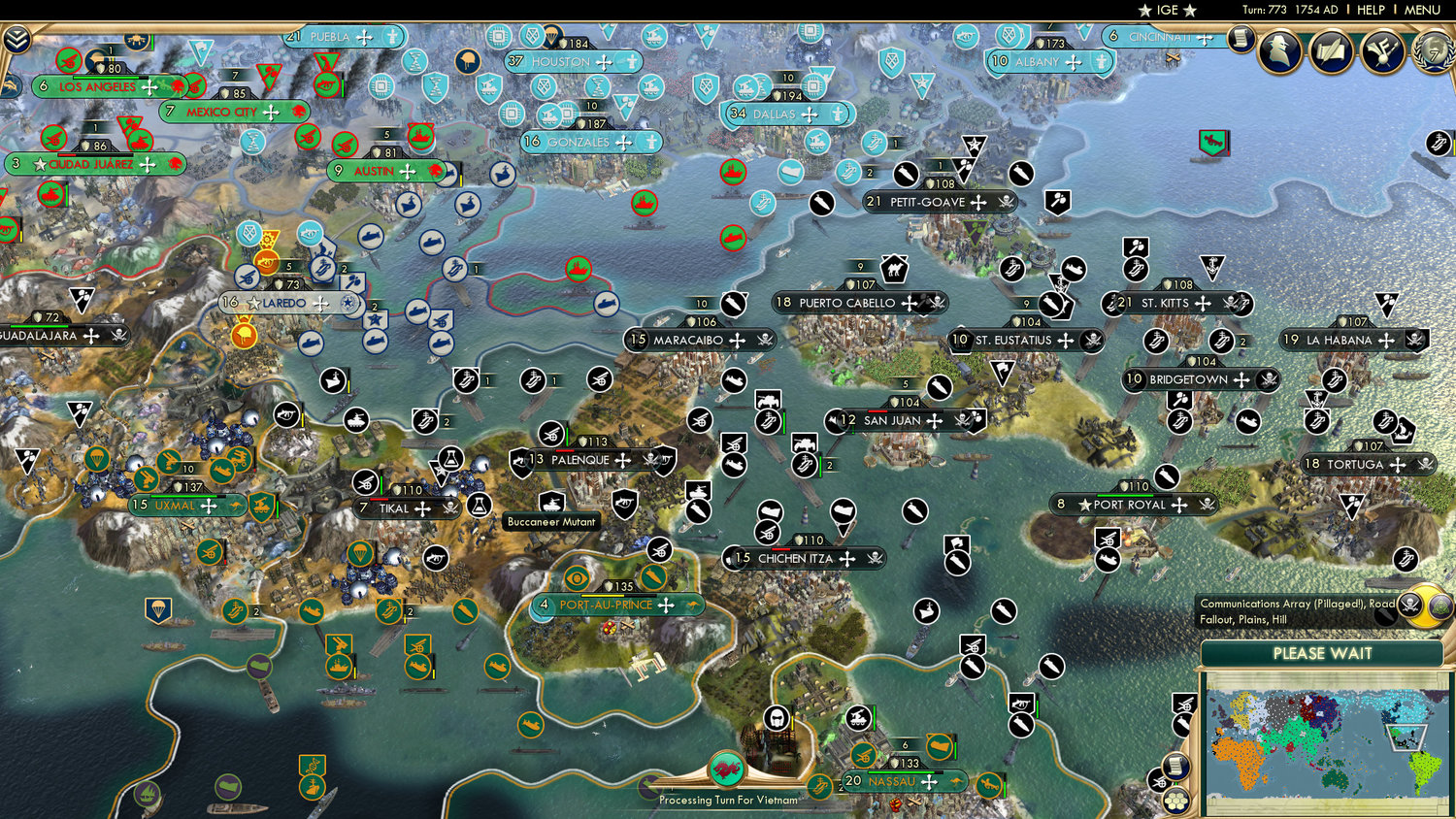Open victory progress via the laurel medal
This screenshot has width=1456, height=819.
tap(1434, 53)
